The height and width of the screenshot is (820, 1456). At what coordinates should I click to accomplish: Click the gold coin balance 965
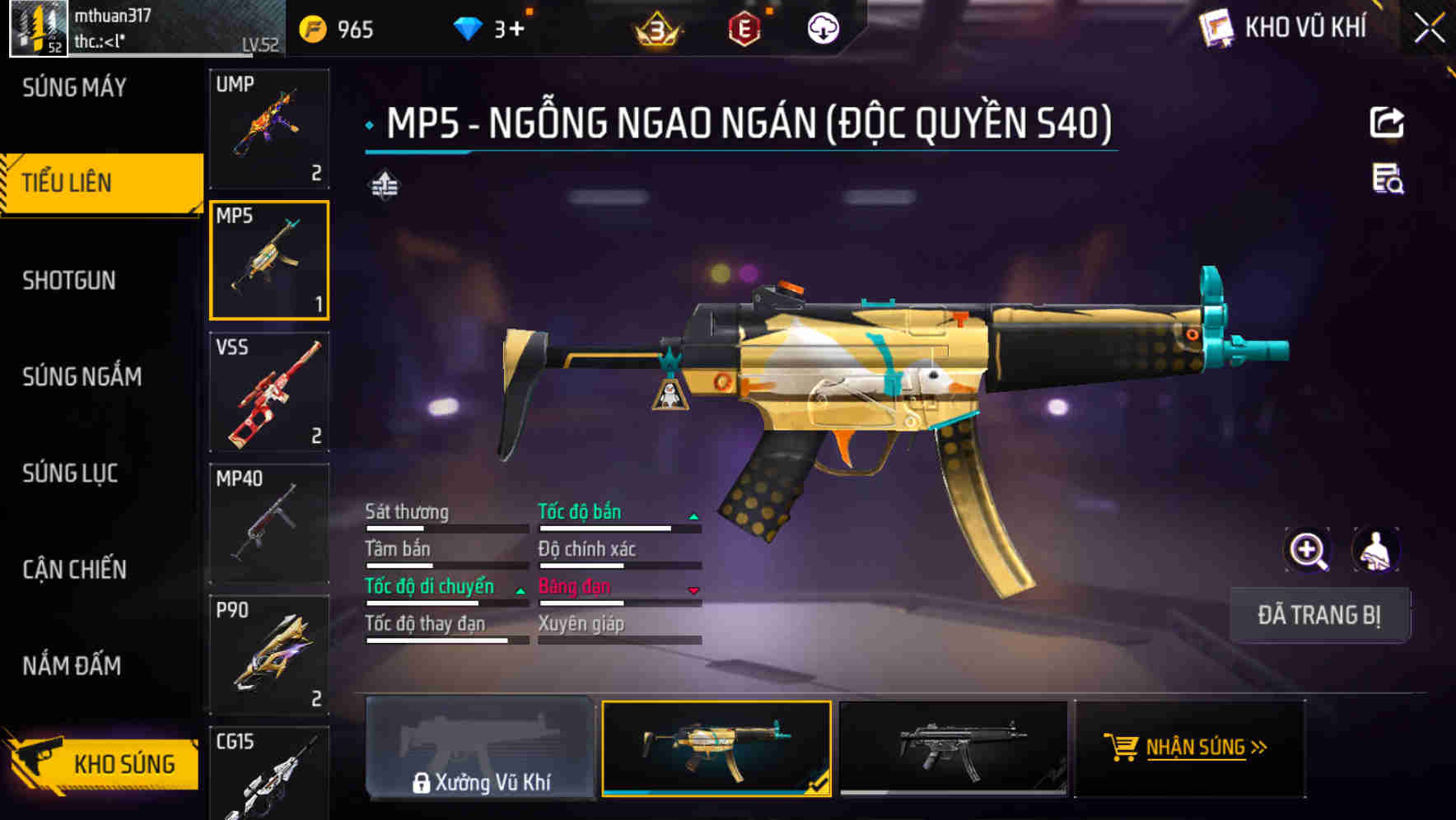coord(339,30)
